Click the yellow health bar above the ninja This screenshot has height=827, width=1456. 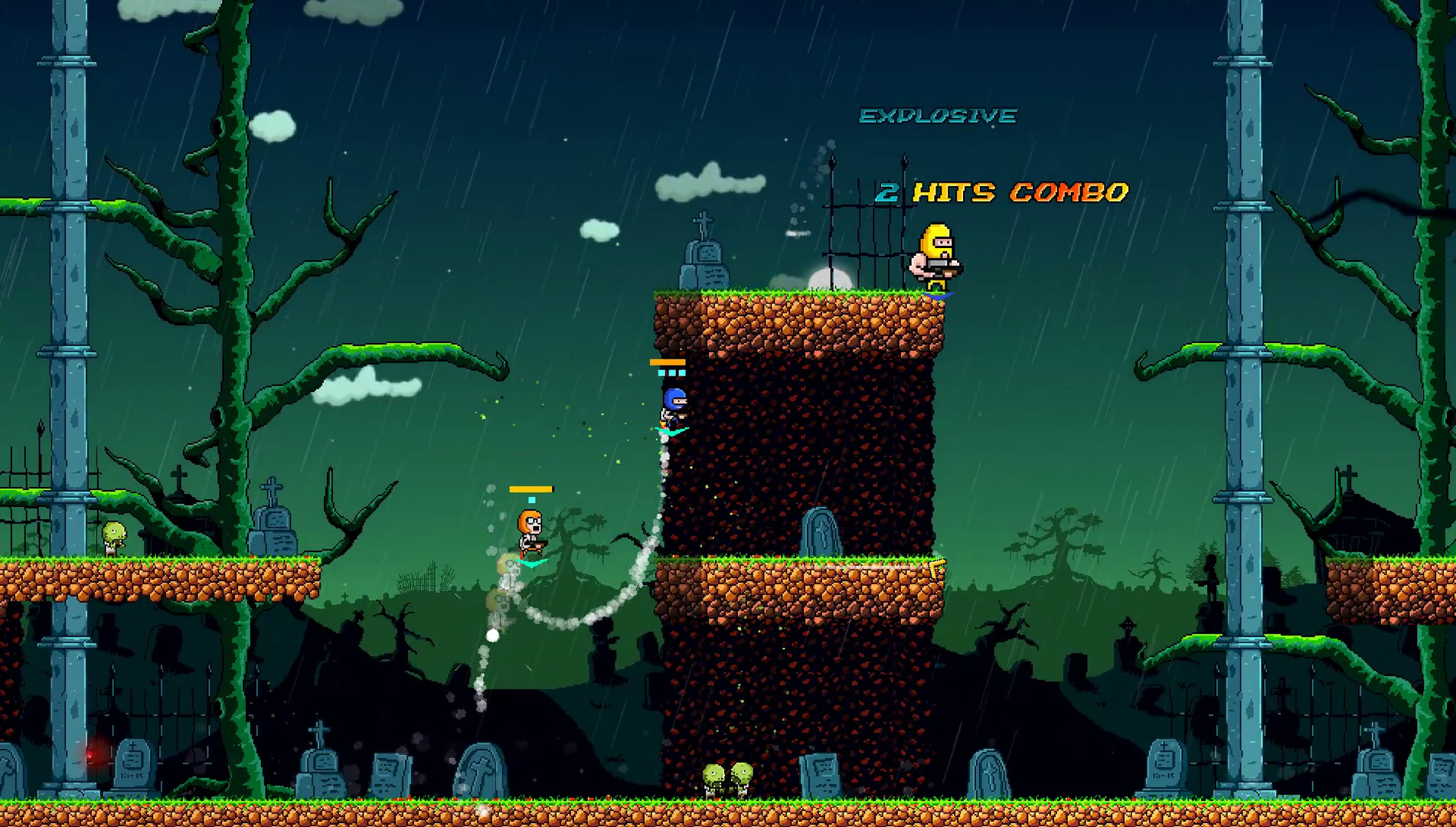(668, 361)
